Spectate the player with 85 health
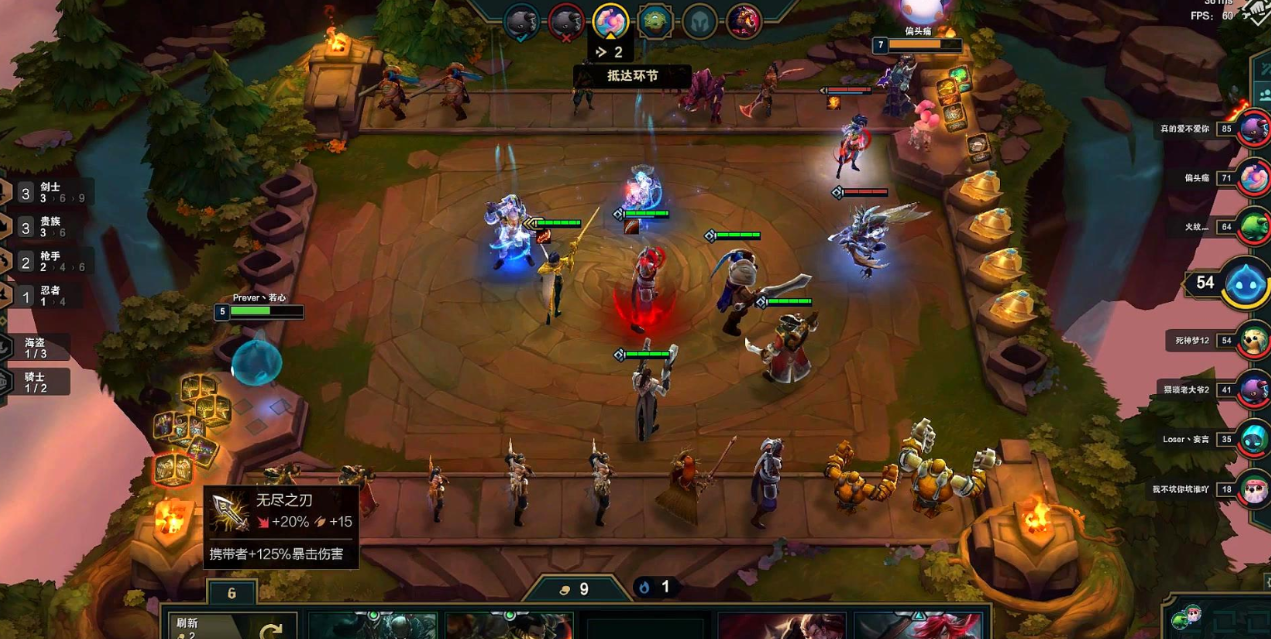Image resolution: width=1271 pixels, height=639 pixels. (x=1253, y=129)
